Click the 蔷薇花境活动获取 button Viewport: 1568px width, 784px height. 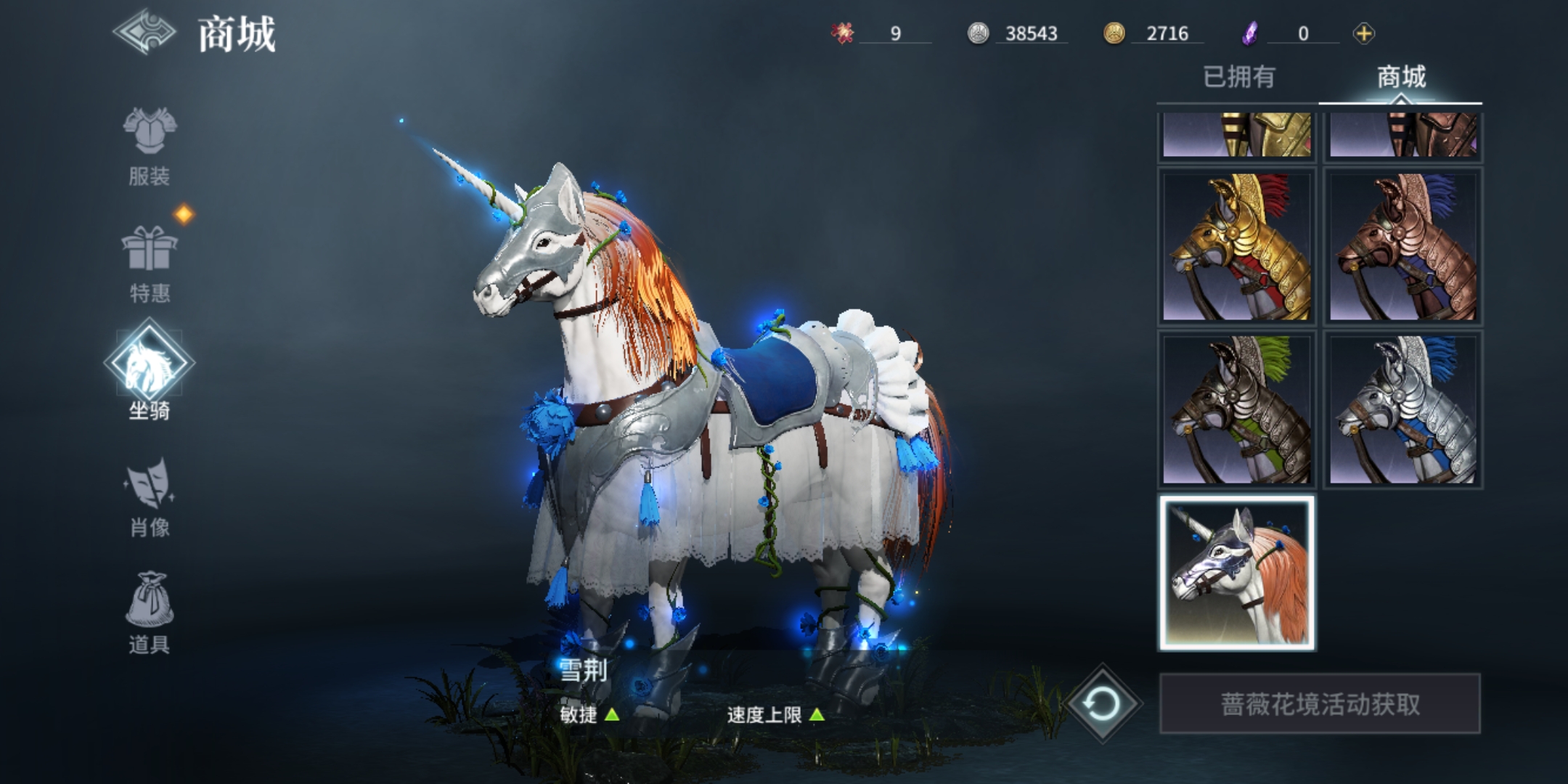(x=1320, y=703)
